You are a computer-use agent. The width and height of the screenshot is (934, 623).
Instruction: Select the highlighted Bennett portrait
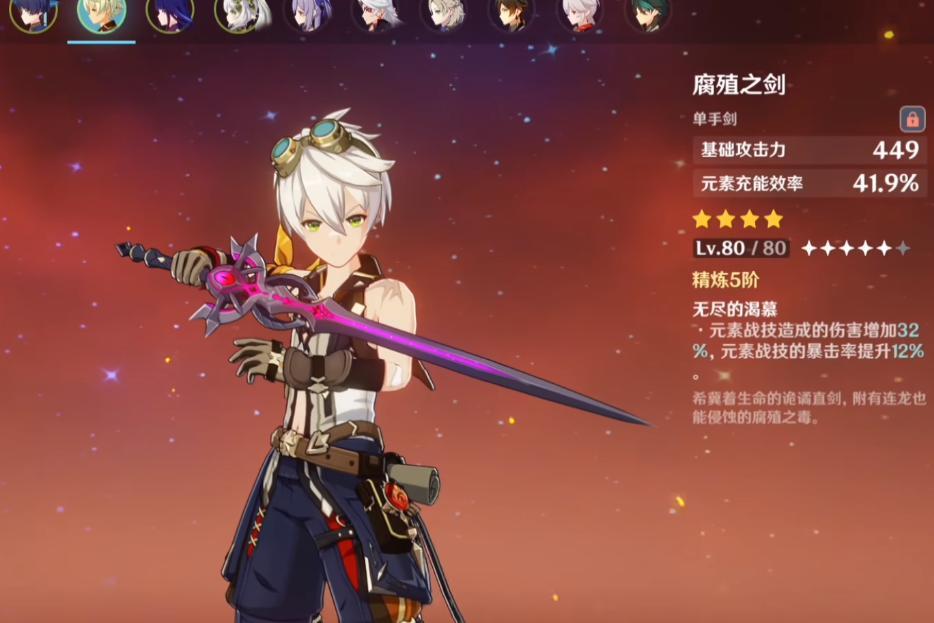coord(100,14)
